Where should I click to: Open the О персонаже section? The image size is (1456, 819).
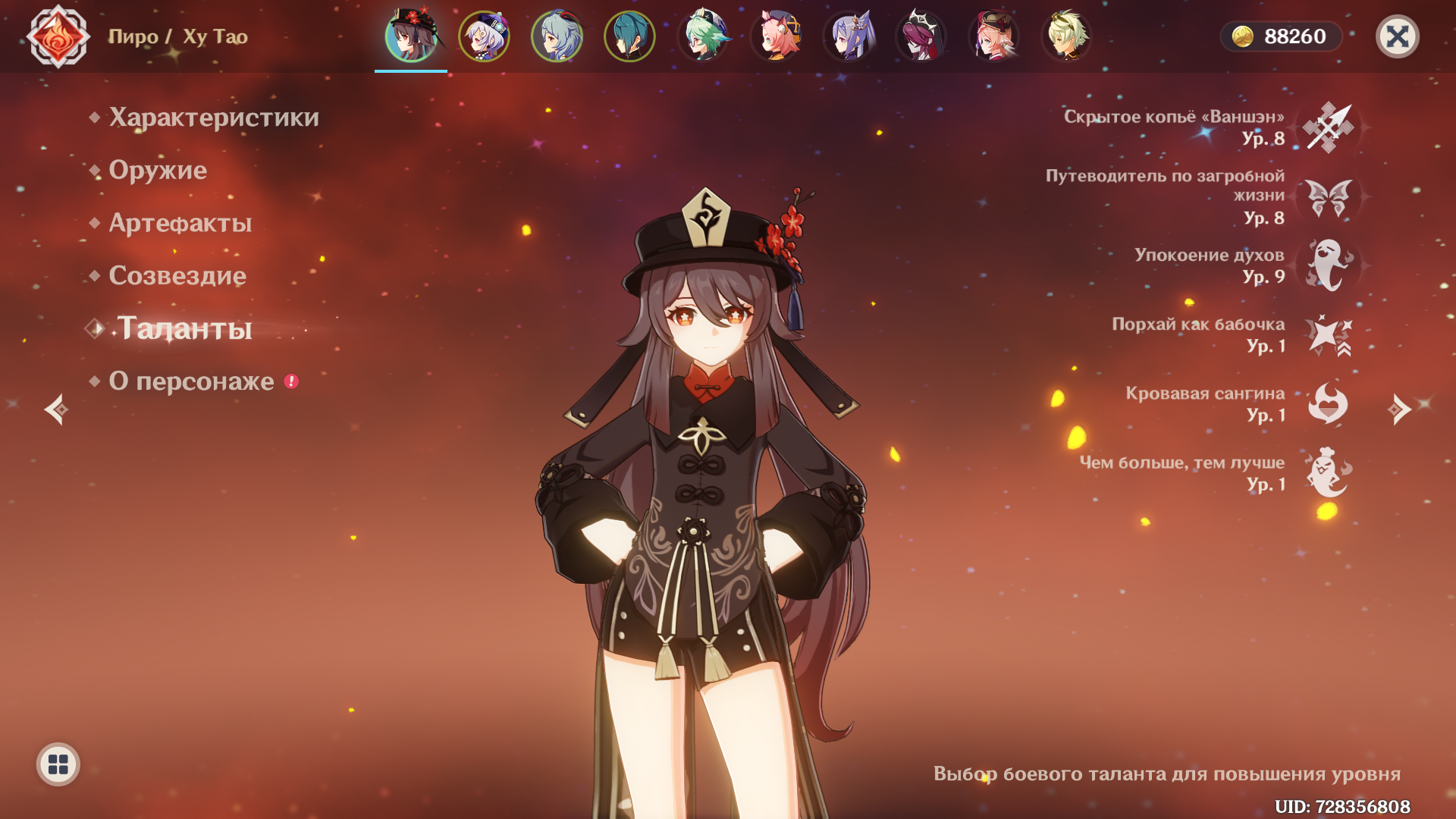point(191,381)
